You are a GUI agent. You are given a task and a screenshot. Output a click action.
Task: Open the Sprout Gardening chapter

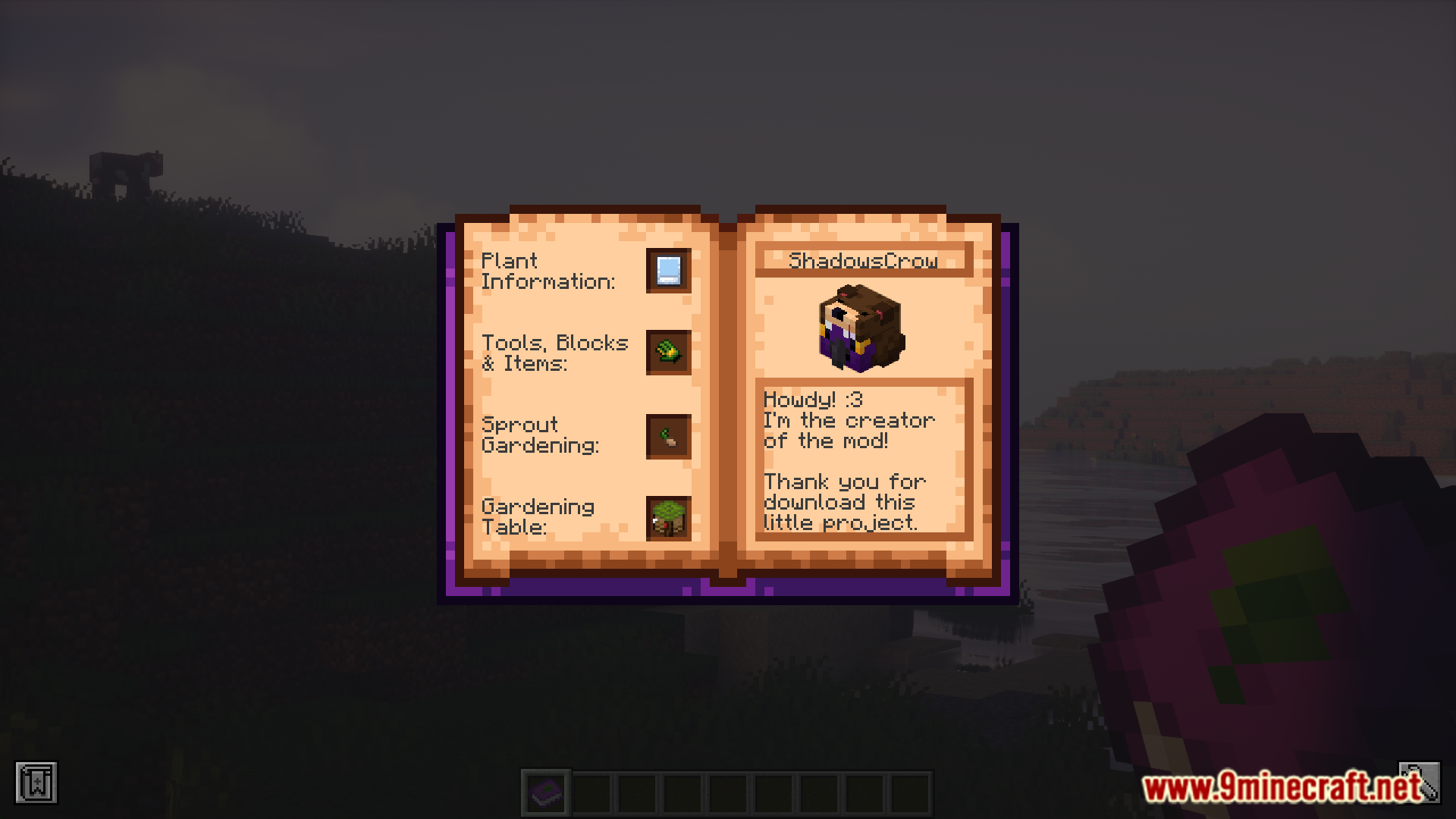(668, 437)
